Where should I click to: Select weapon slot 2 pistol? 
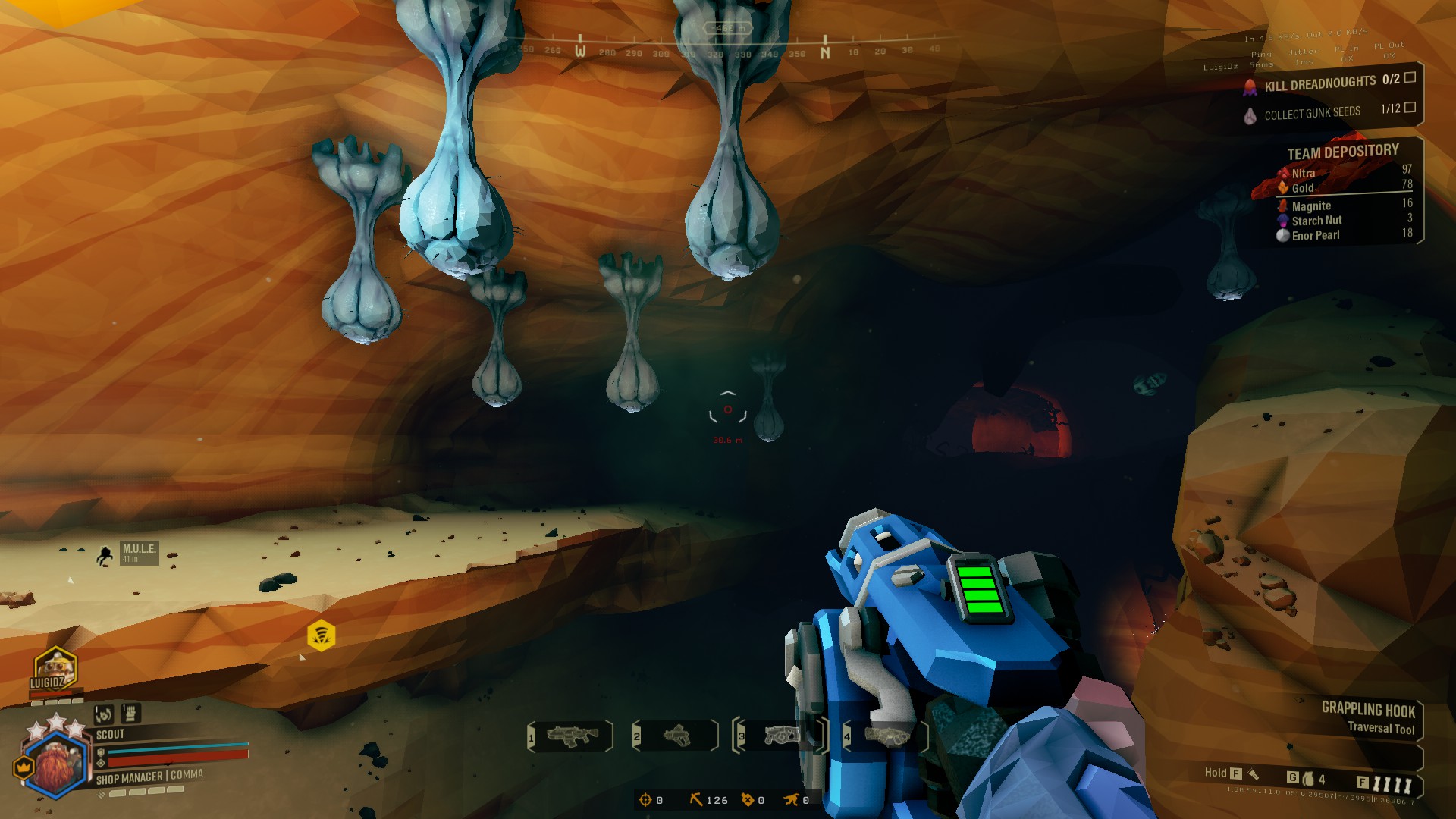(x=676, y=736)
